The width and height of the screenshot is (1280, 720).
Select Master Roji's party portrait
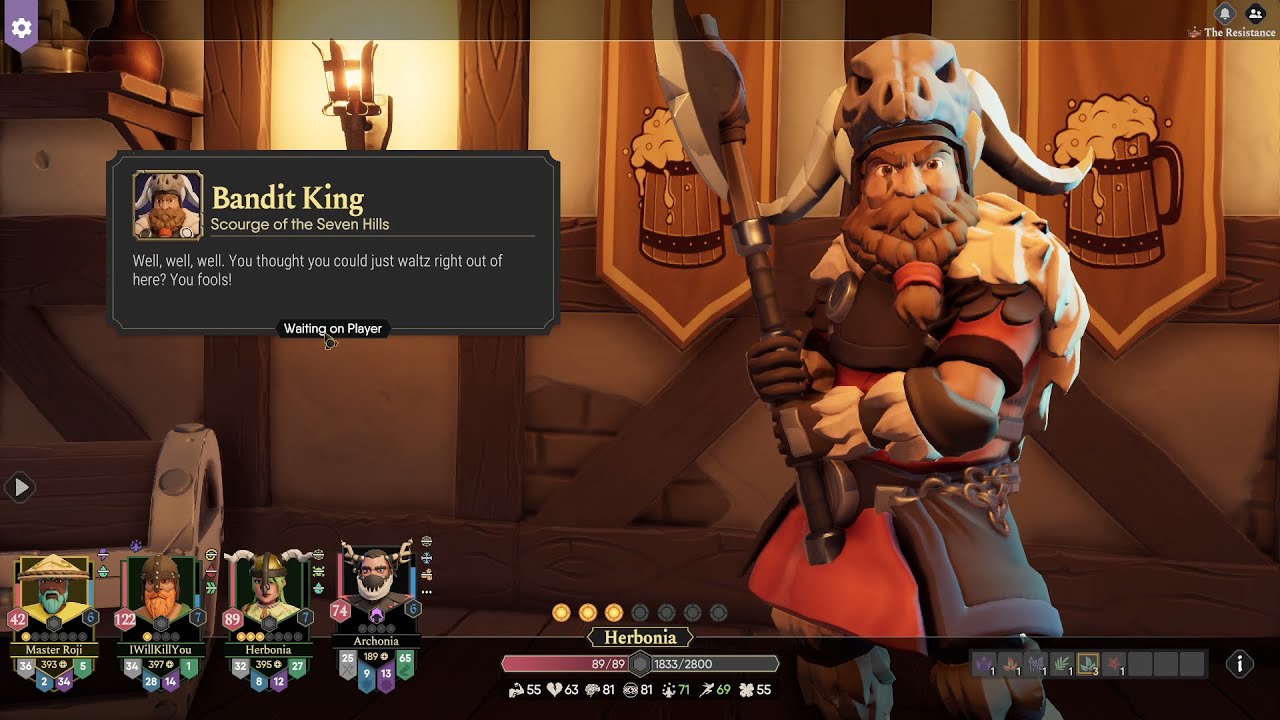(53, 600)
